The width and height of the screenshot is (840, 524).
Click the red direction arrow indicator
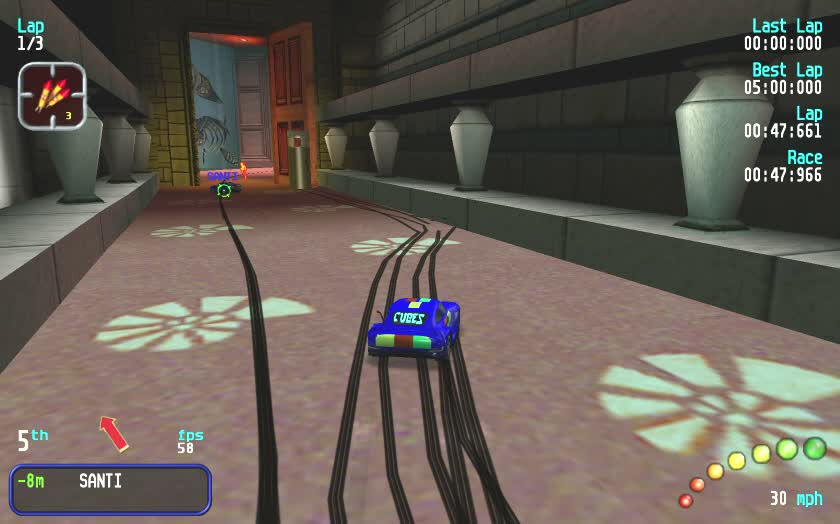(114, 433)
